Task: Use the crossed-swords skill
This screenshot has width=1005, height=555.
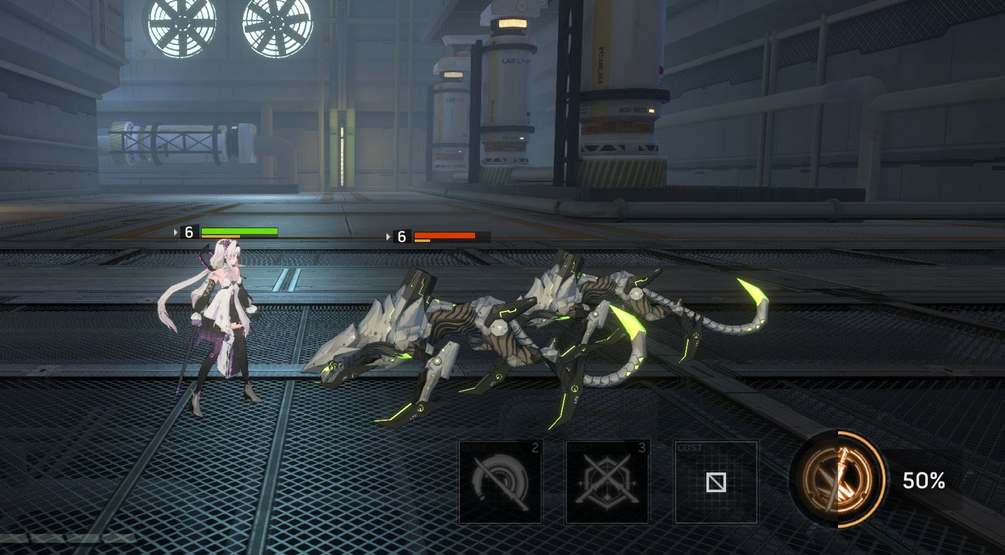Action: pos(607,482)
